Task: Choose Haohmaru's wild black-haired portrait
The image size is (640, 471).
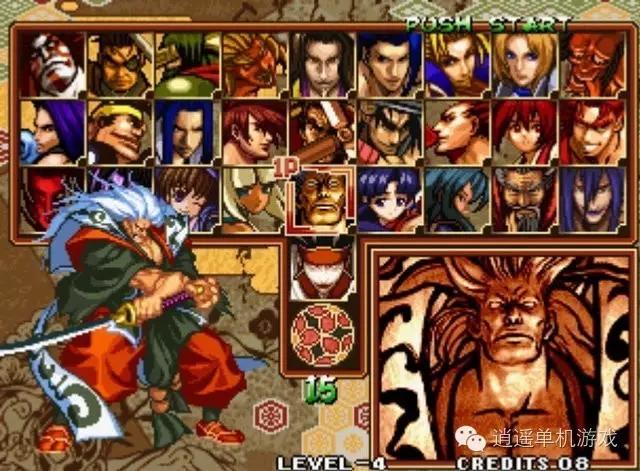Action: (x=388, y=130)
